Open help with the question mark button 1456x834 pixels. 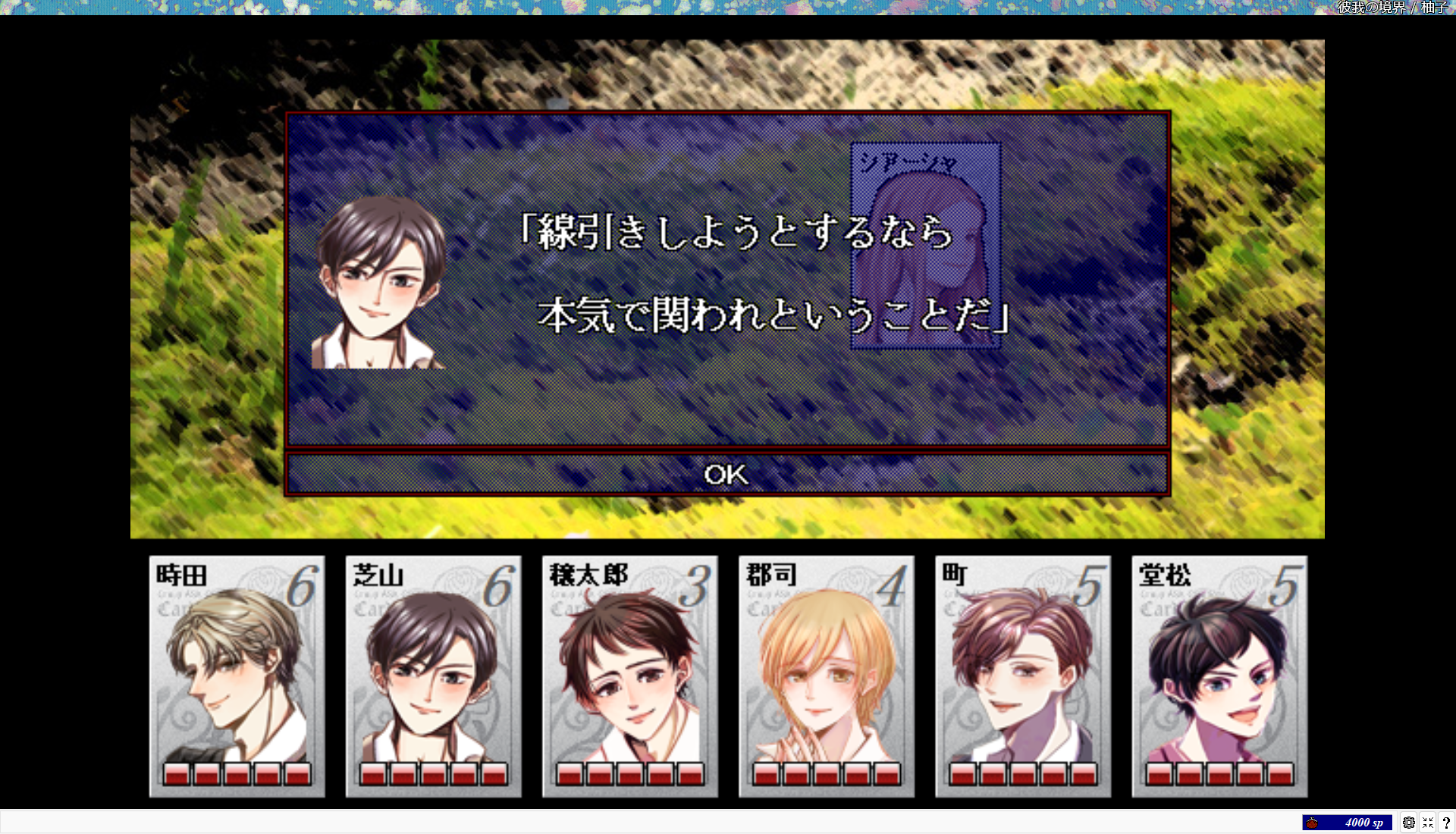pos(1446,823)
